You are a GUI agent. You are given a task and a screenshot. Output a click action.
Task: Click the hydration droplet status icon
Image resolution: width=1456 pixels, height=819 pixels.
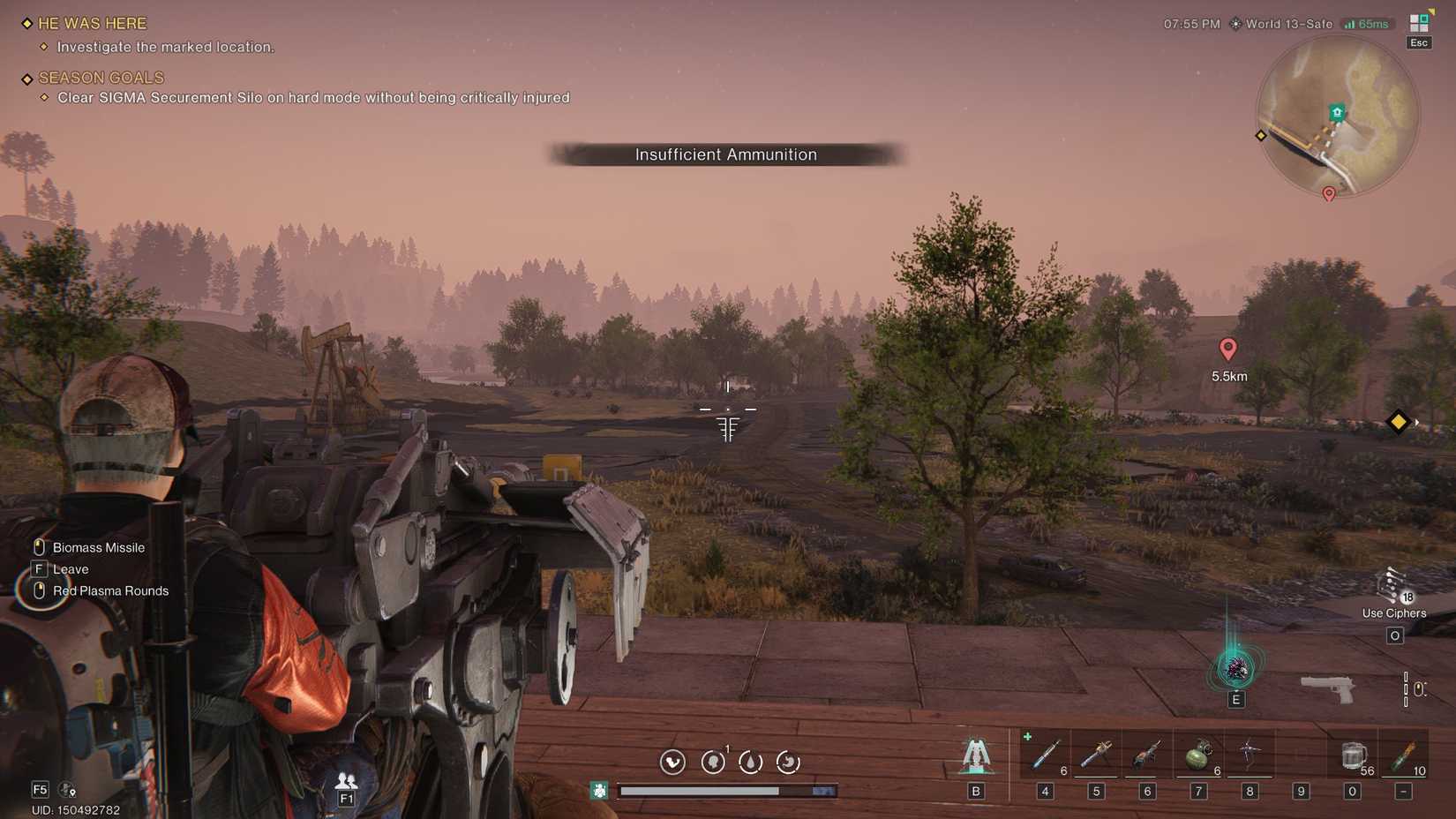coord(749,762)
